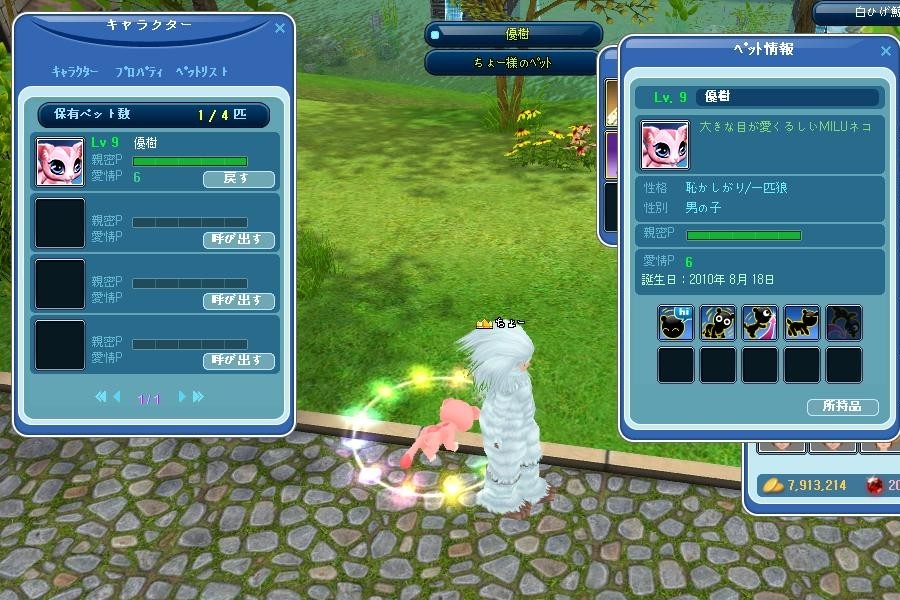Close the キャラクター window
The image size is (900, 600).
(x=280, y=29)
